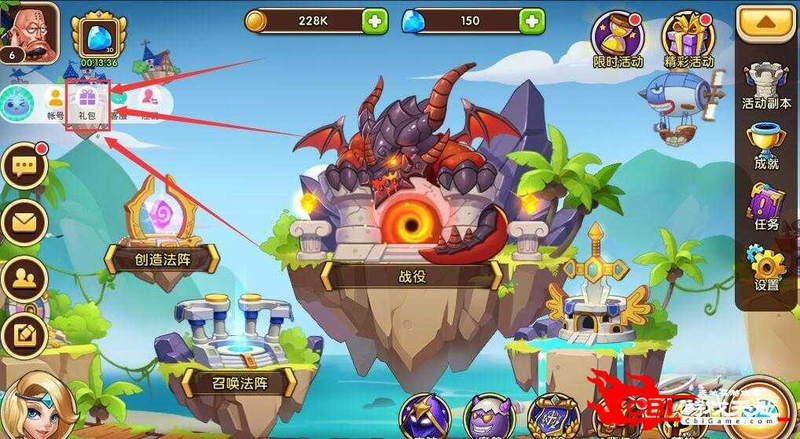Screen dimensions: 800x439
Task: Open the 帐号 account icon
Action: click(x=54, y=103)
